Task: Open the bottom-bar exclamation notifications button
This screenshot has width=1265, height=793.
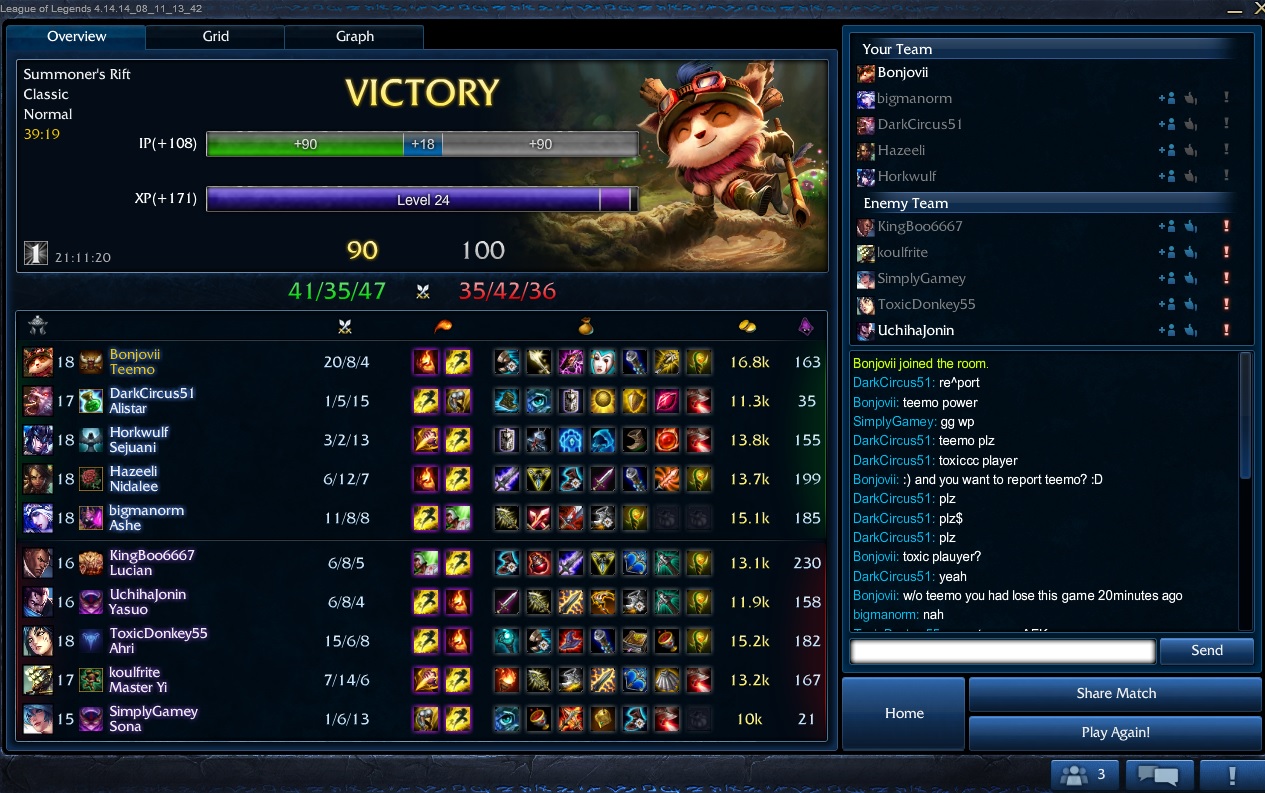Action: [1232, 774]
